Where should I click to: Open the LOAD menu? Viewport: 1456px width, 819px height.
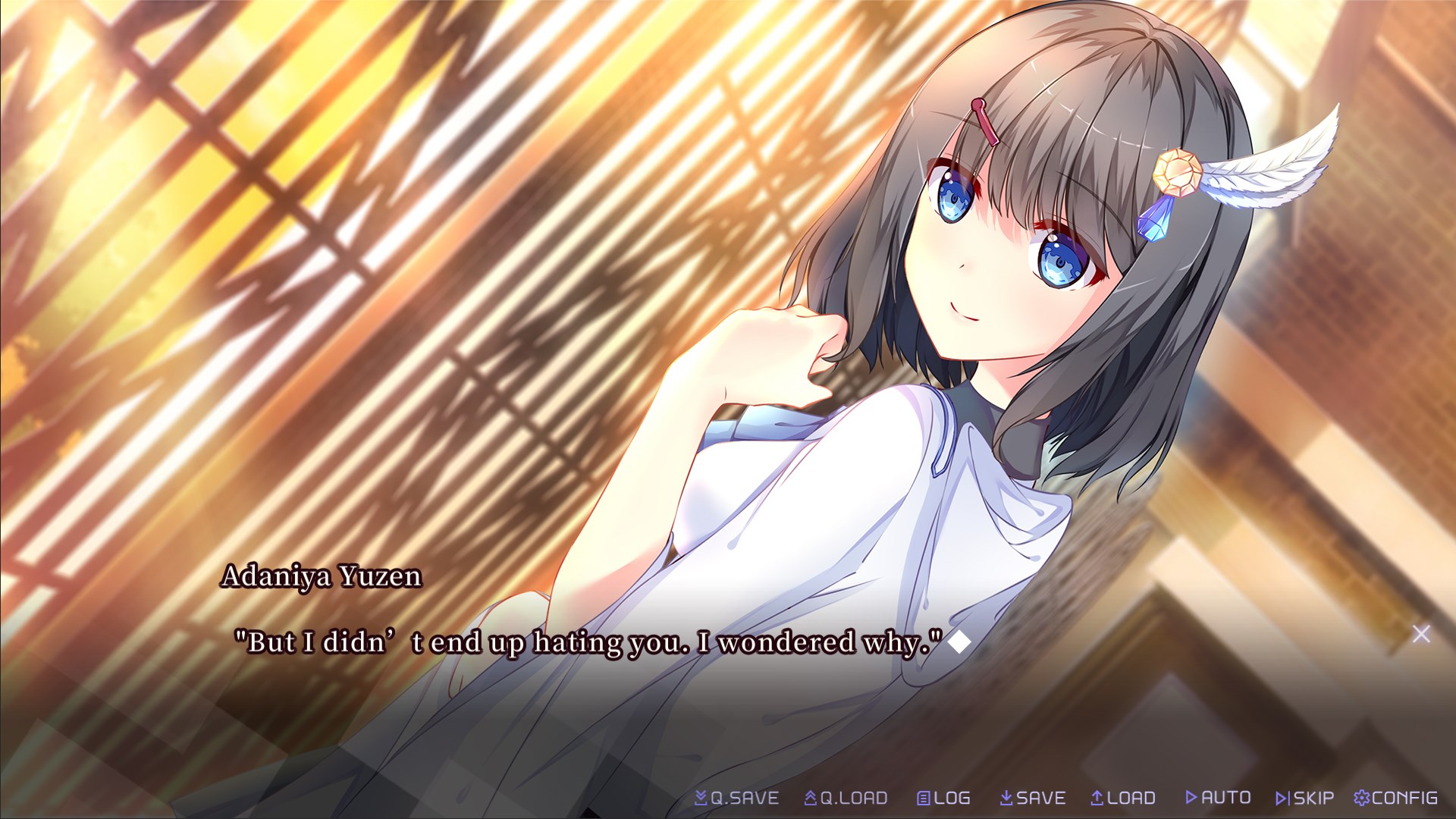[1123, 798]
